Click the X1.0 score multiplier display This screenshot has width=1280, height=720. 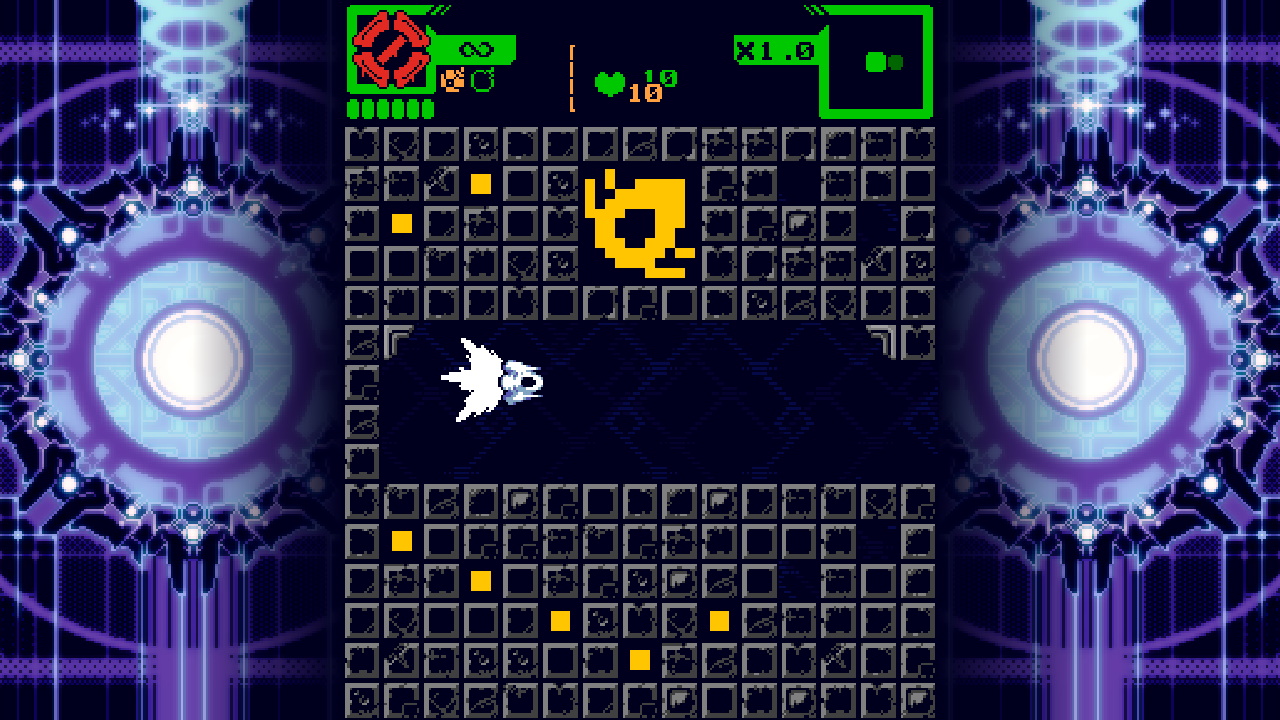click(777, 47)
